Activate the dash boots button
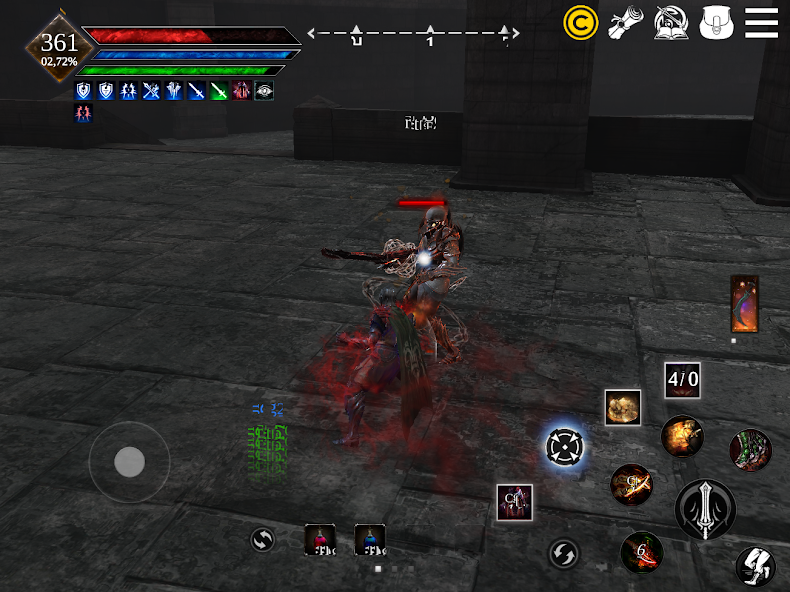This screenshot has height=592, width=790. [x=755, y=566]
